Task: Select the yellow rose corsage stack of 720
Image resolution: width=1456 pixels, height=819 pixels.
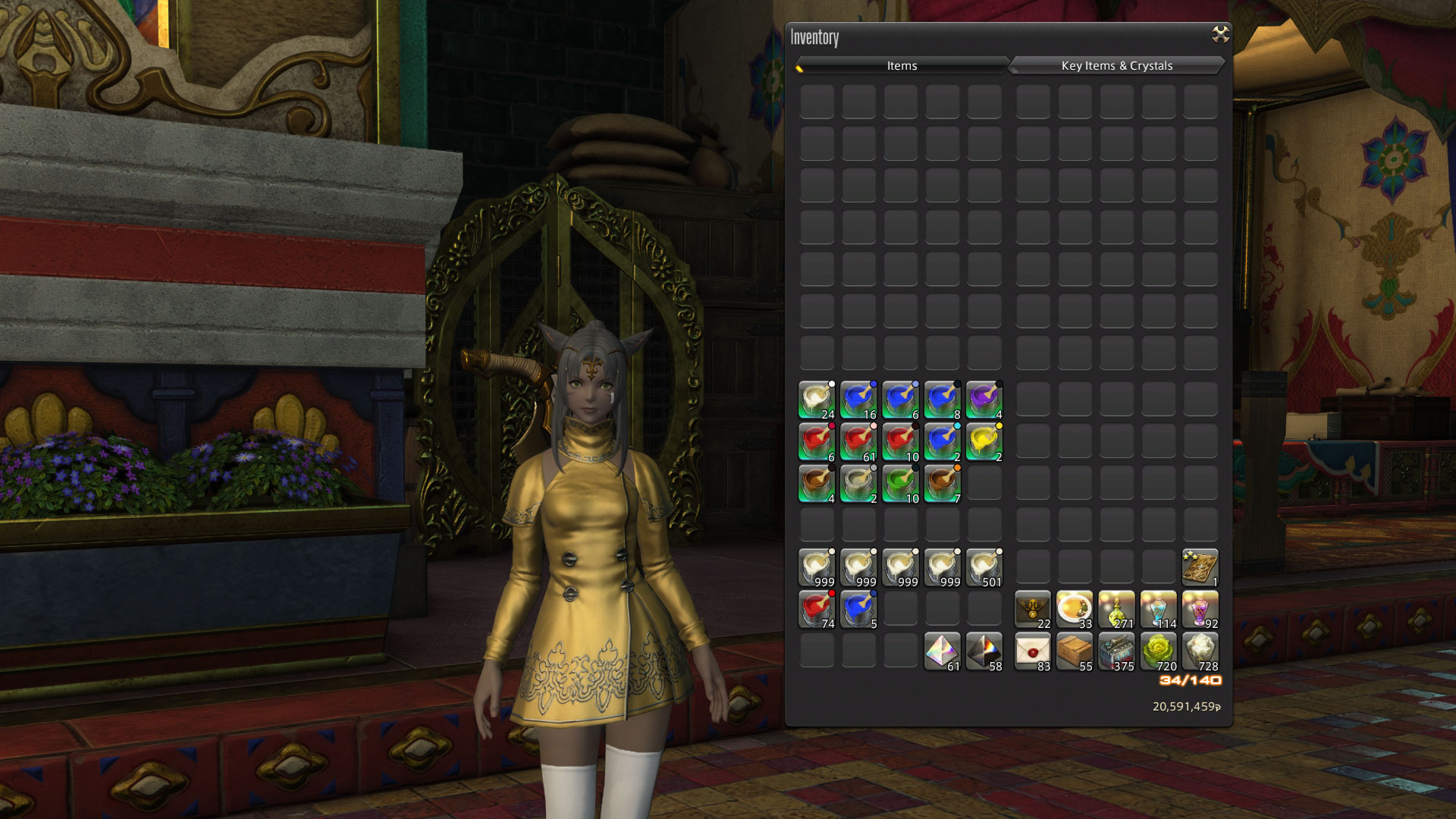Action: point(1158,651)
